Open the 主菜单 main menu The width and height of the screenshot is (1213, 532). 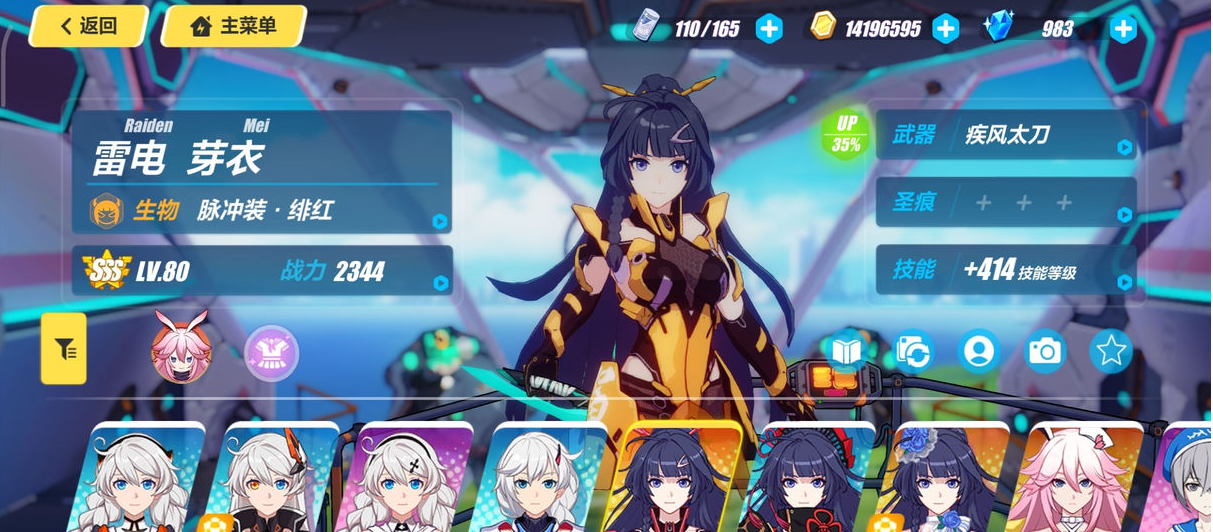point(233,26)
